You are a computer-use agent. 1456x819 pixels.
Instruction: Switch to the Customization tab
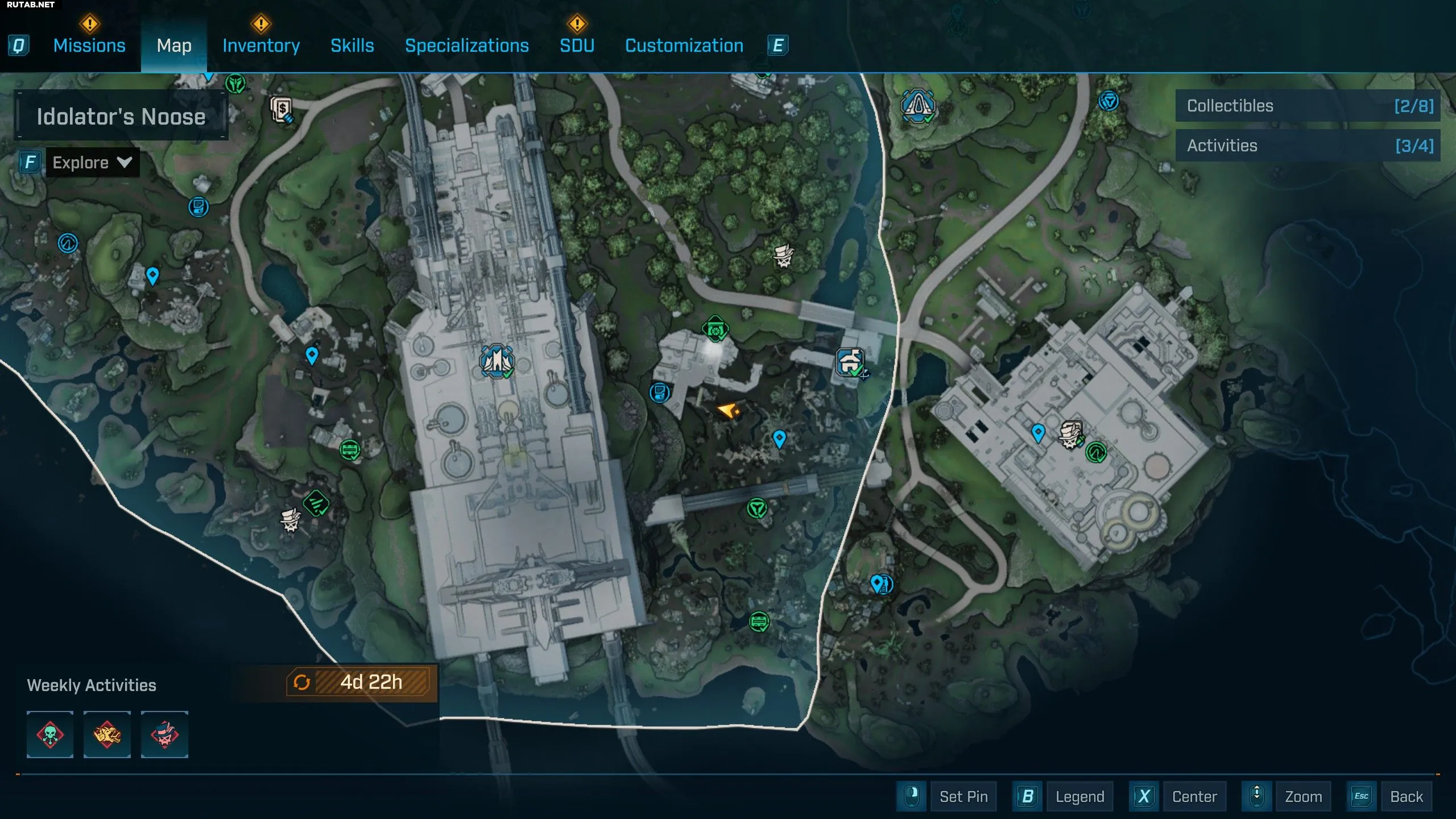pyautogui.click(x=684, y=45)
